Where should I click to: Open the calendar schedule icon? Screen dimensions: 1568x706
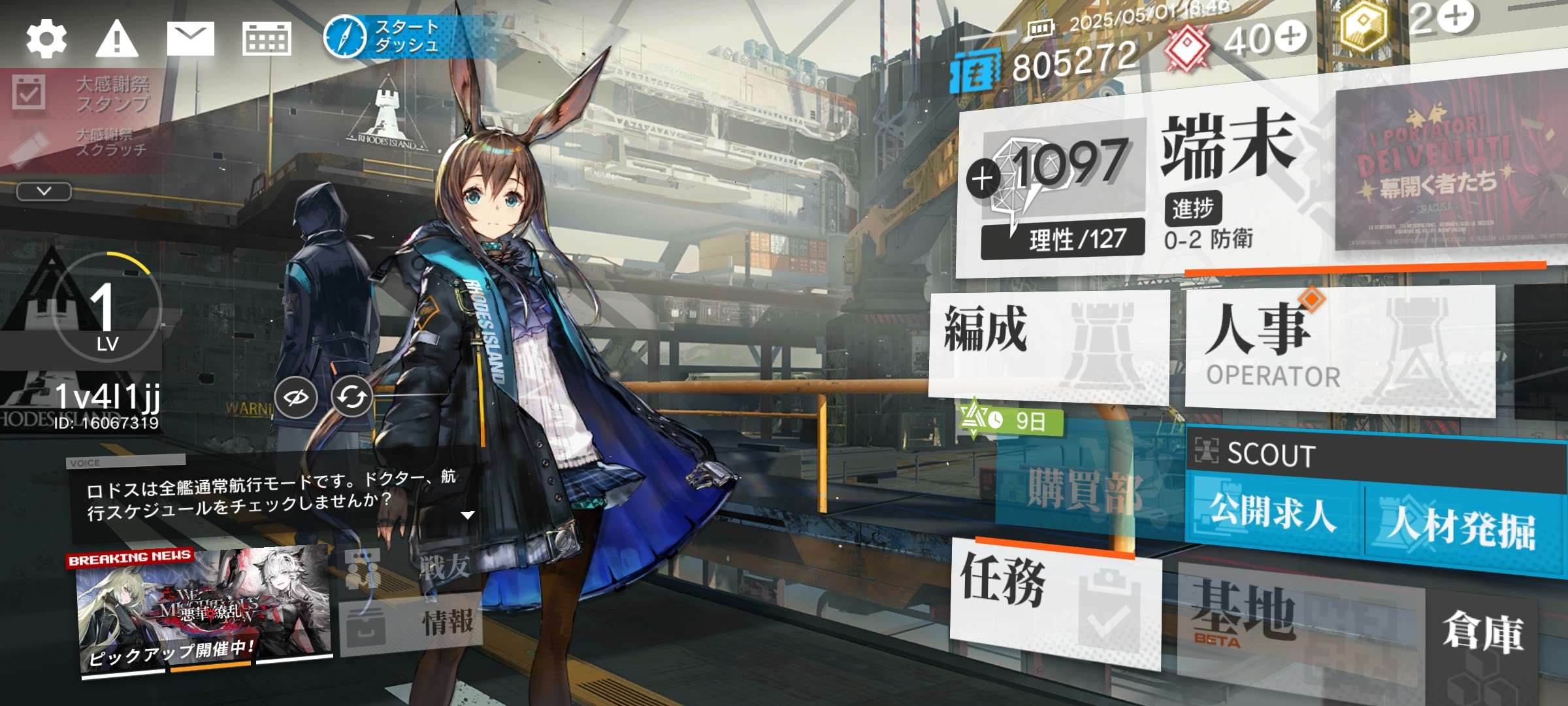pos(267,39)
